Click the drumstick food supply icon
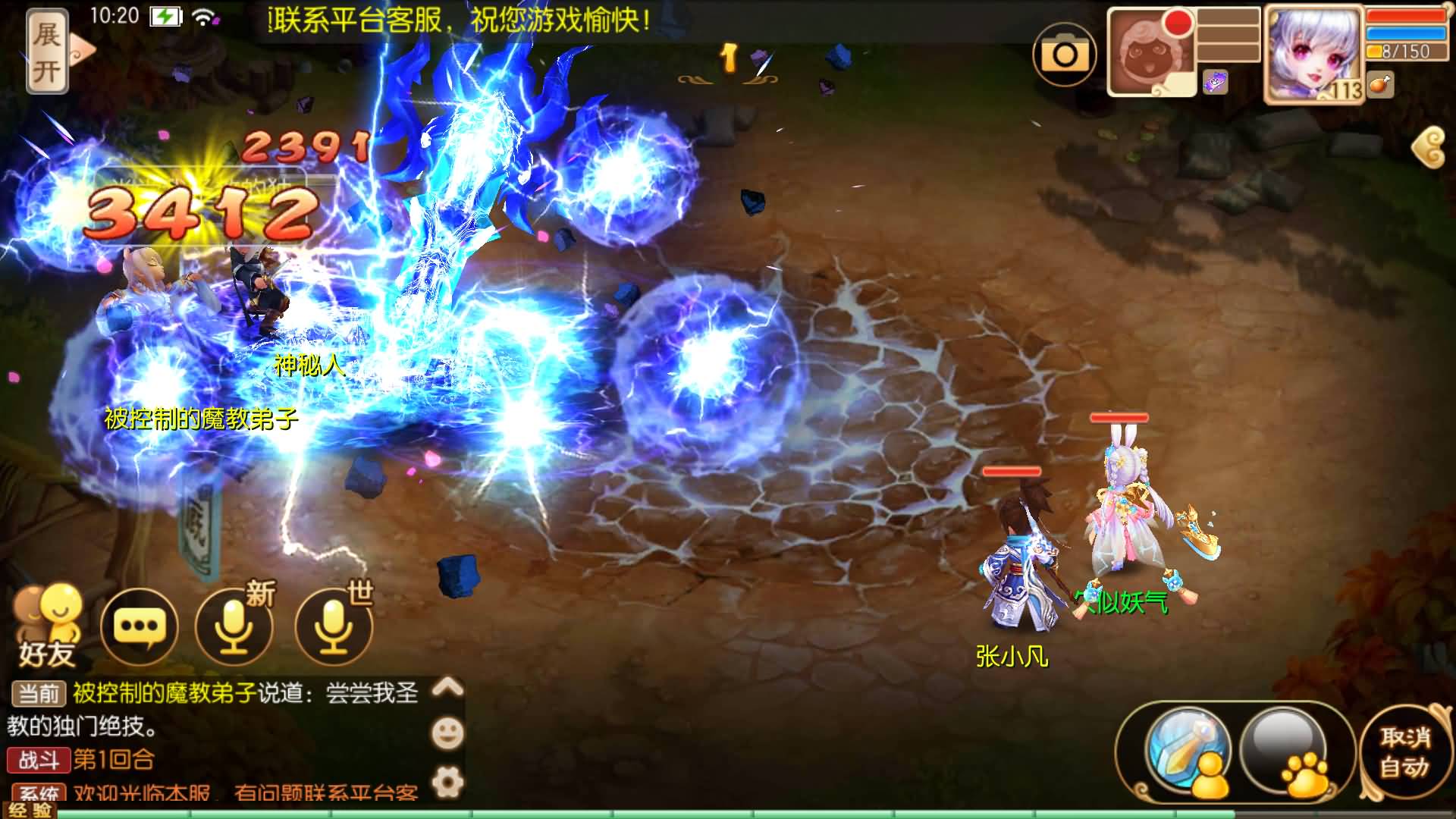The height and width of the screenshot is (819, 1456). tap(1382, 86)
